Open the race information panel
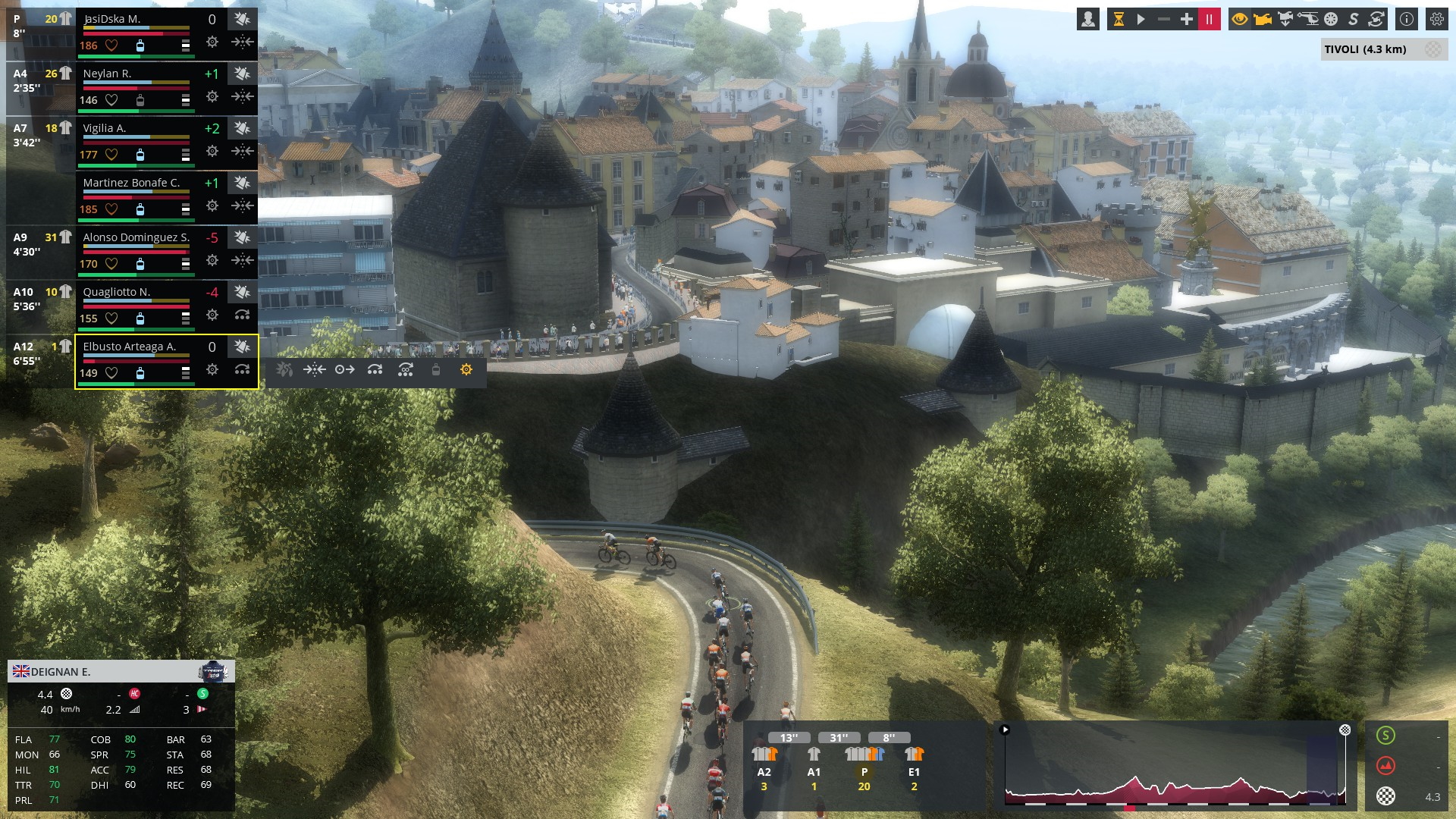This screenshot has width=1456, height=819. [x=1407, y=20]
